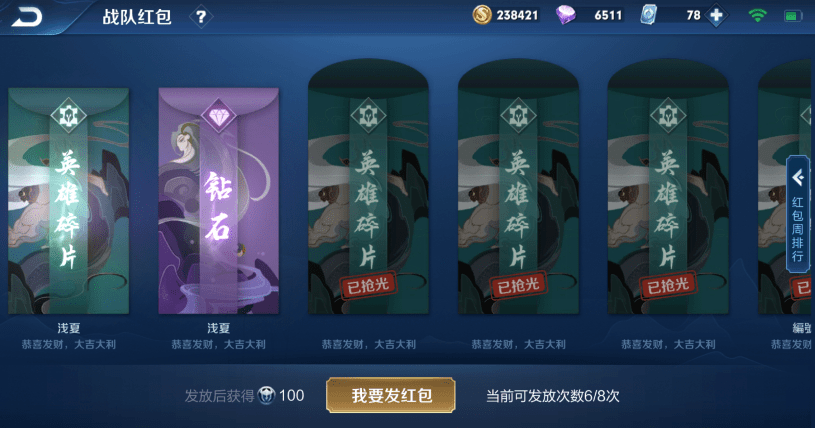Go back with the return arrow

pyautogui.click(x=28, y=16)
